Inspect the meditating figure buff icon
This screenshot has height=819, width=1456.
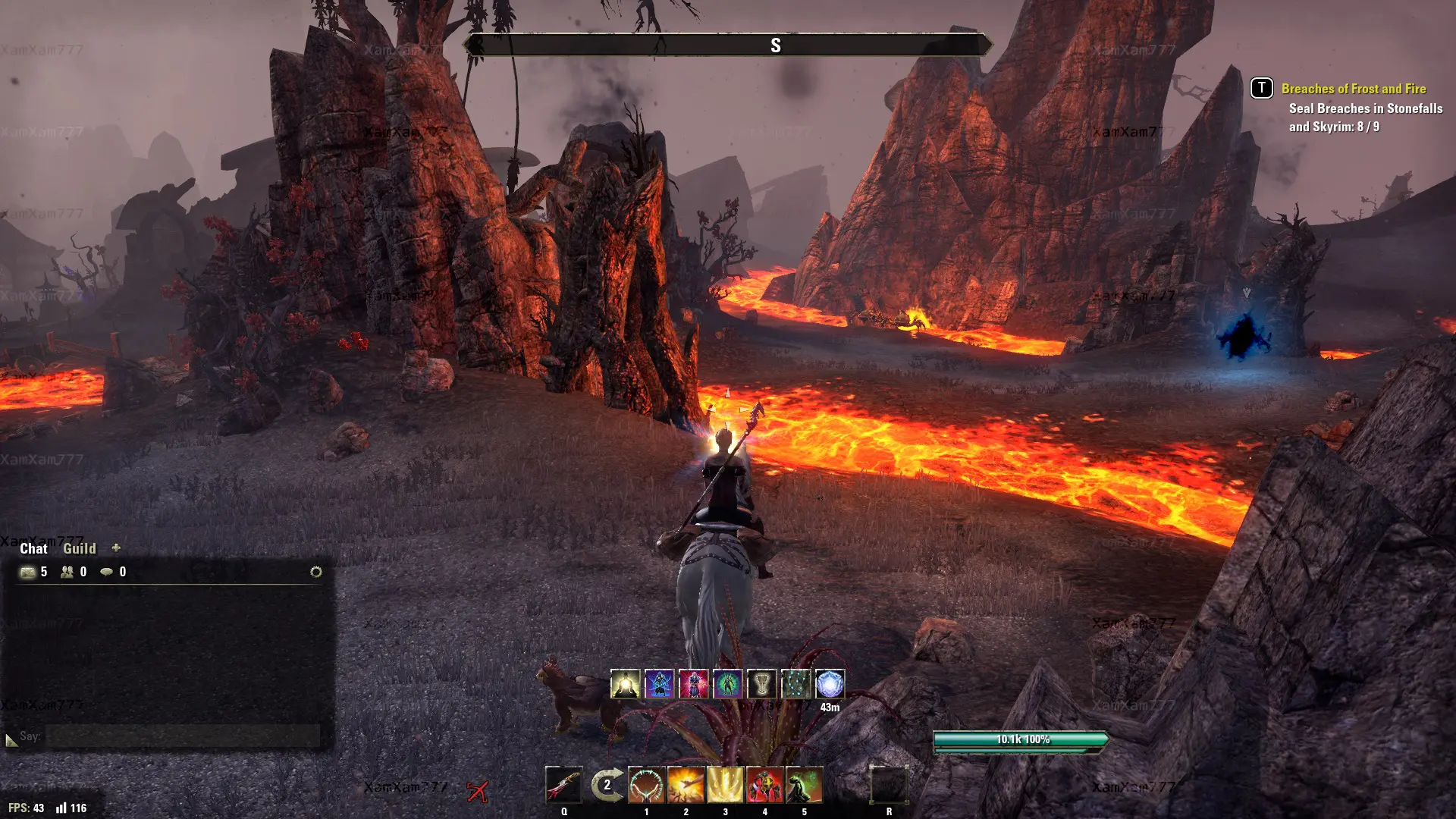point(626,684)
